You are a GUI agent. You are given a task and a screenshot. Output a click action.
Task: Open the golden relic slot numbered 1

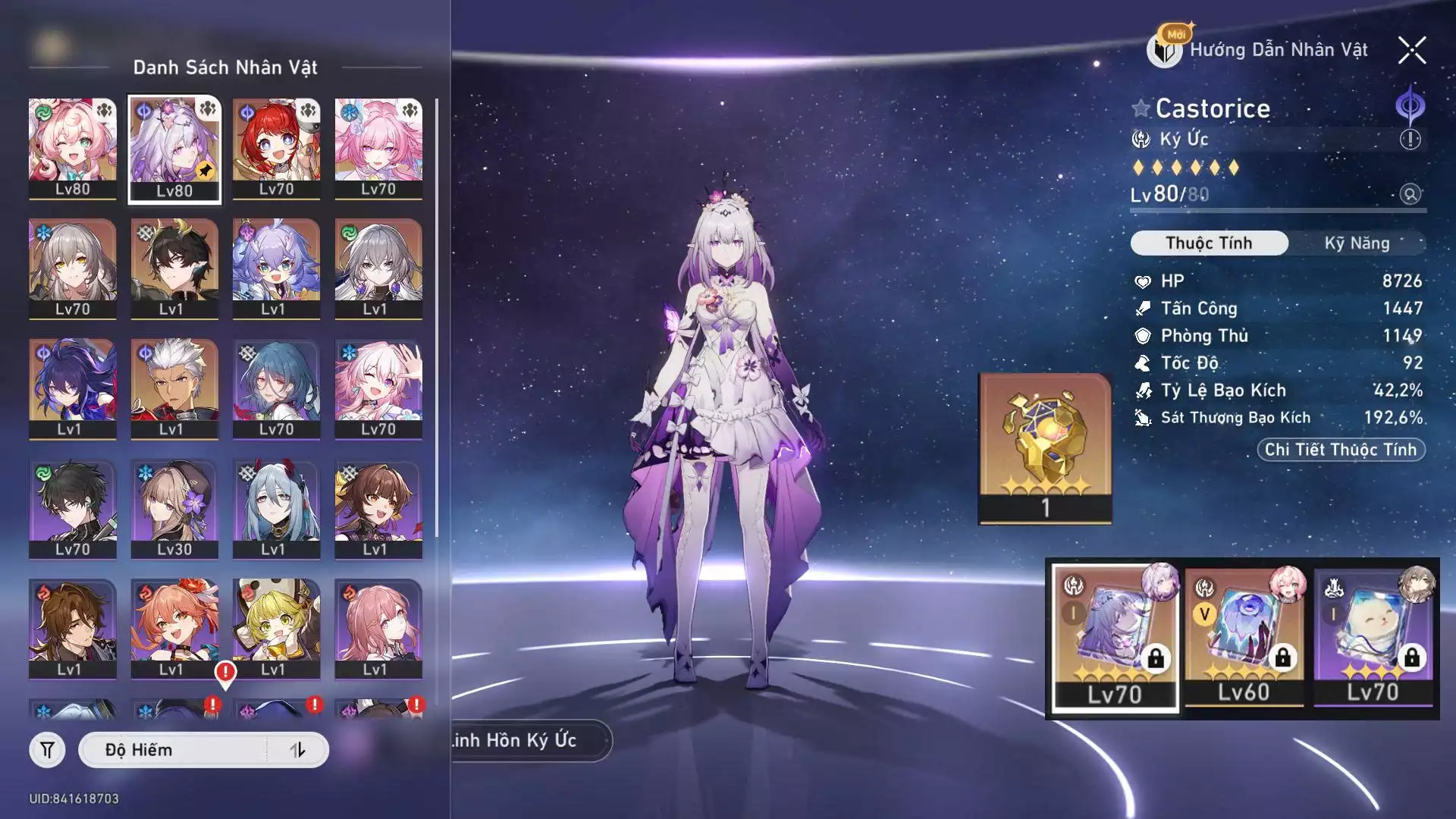(x=1045, y=447)
